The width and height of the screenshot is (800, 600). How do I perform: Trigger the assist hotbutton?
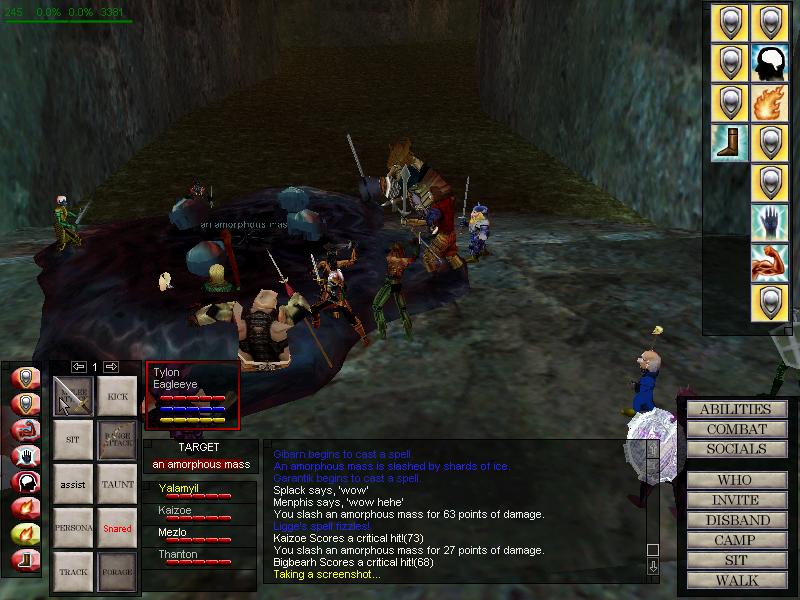(x=73, y=484)
